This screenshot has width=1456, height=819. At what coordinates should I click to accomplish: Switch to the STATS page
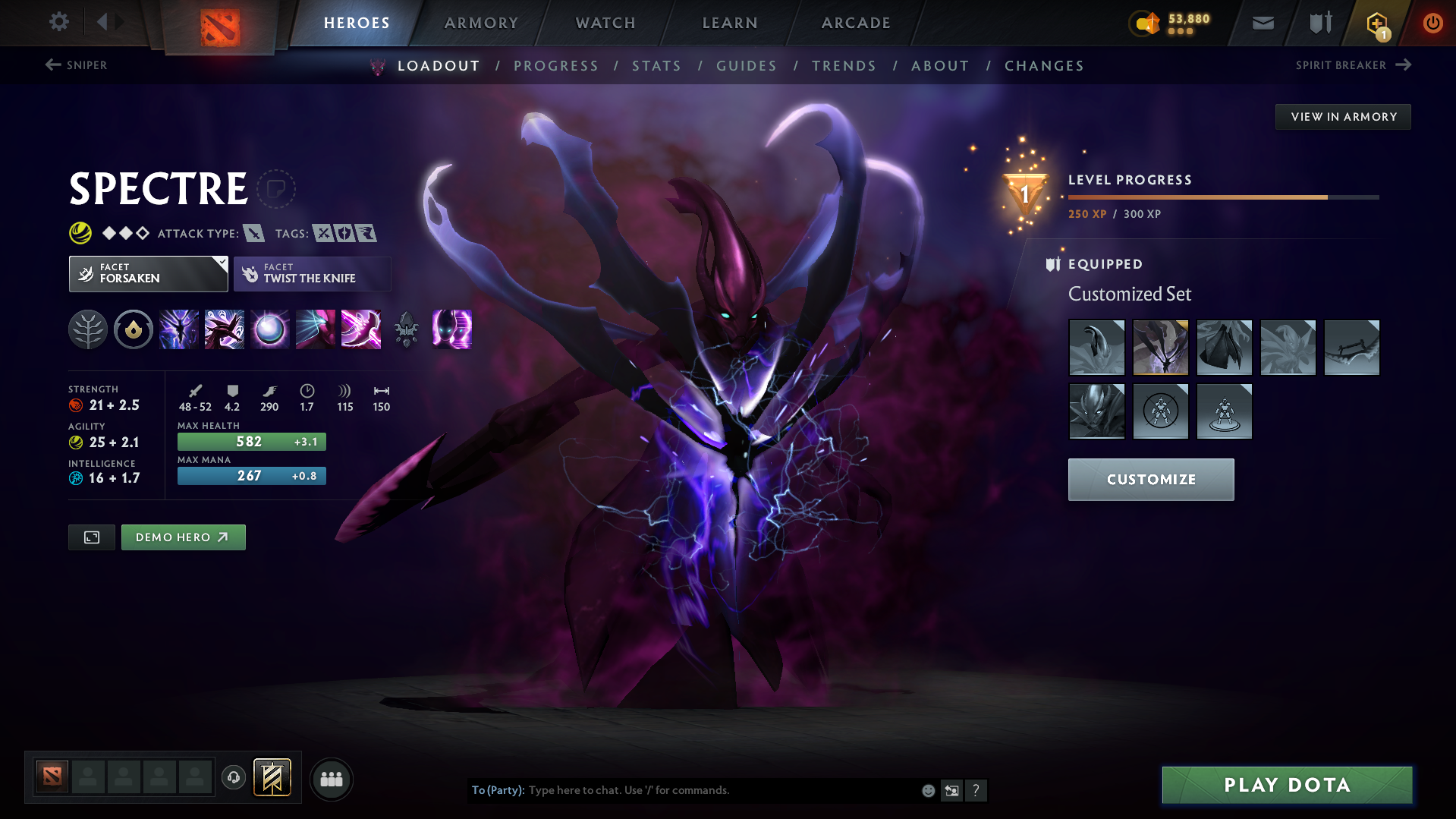pos(656,66)
